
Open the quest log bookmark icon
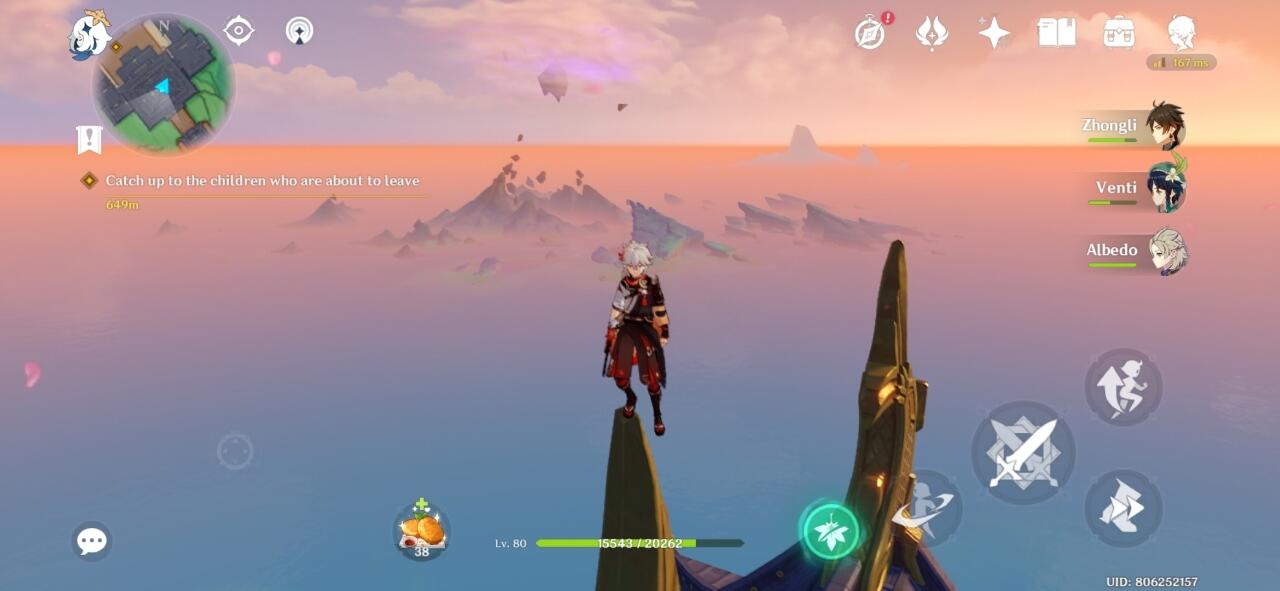(90, 140)
